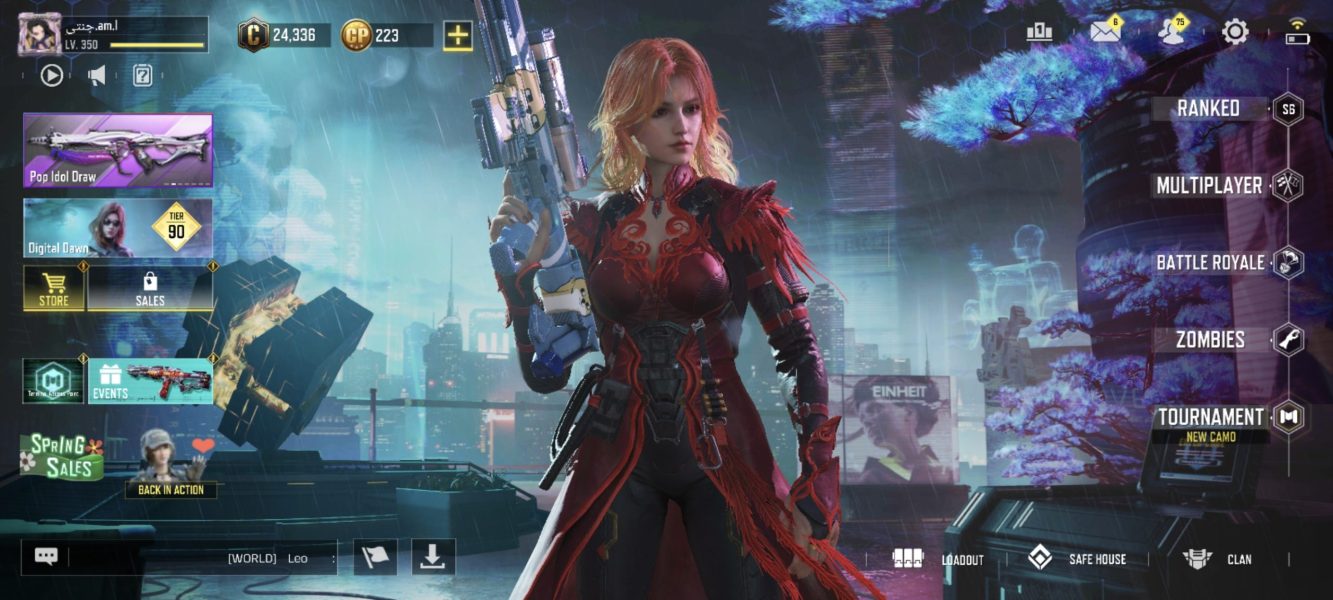1333x600 pixels.
Task: Open the Sales tile
Action: [150, 289]
